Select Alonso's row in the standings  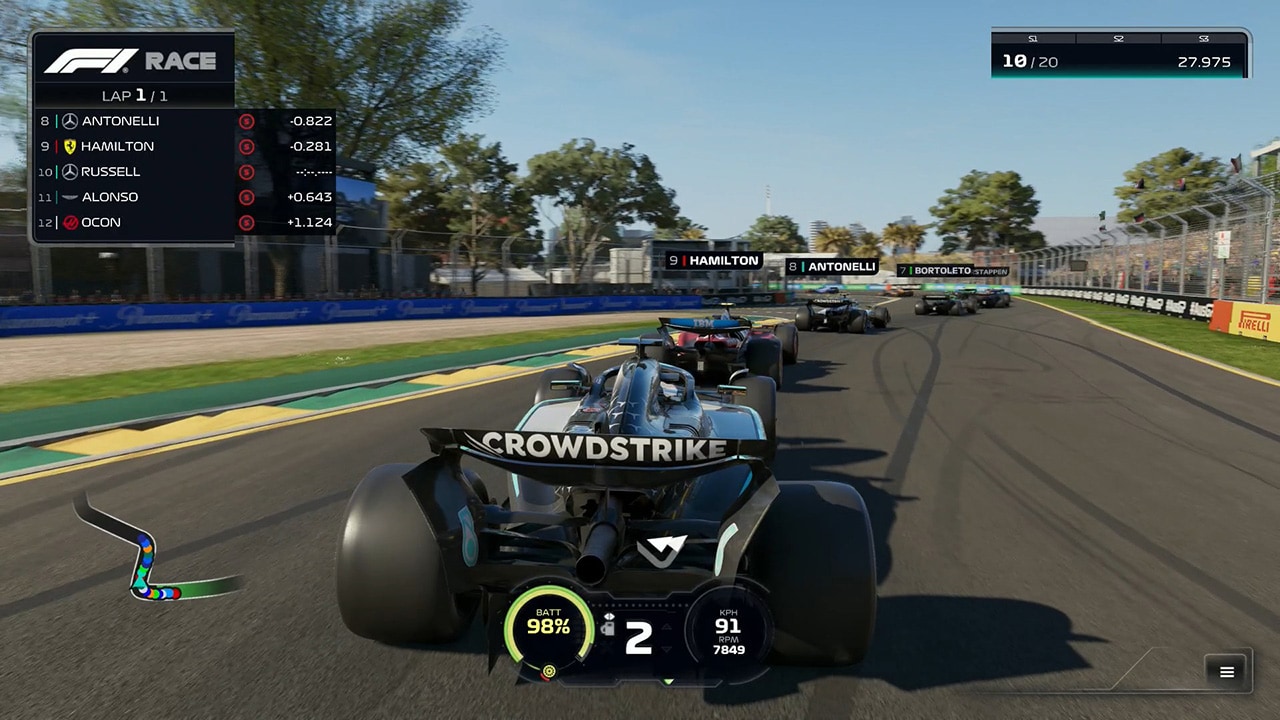tap(185, 197)
